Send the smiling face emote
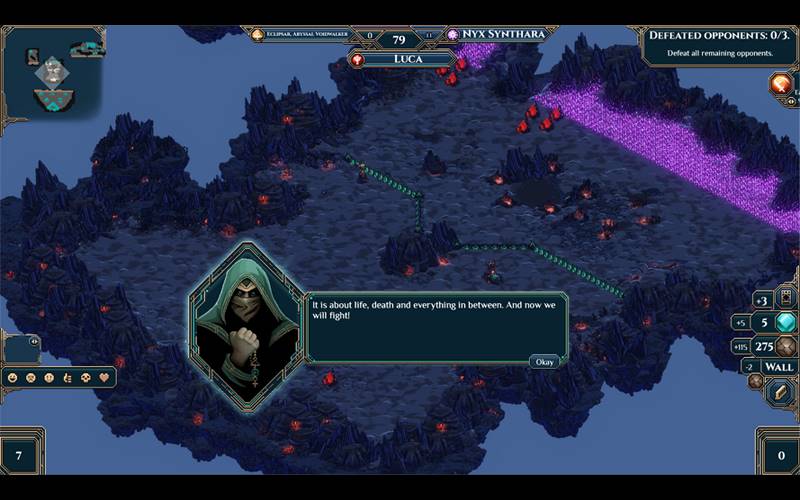This screenshot has height=500, width=800. [12, 378]
